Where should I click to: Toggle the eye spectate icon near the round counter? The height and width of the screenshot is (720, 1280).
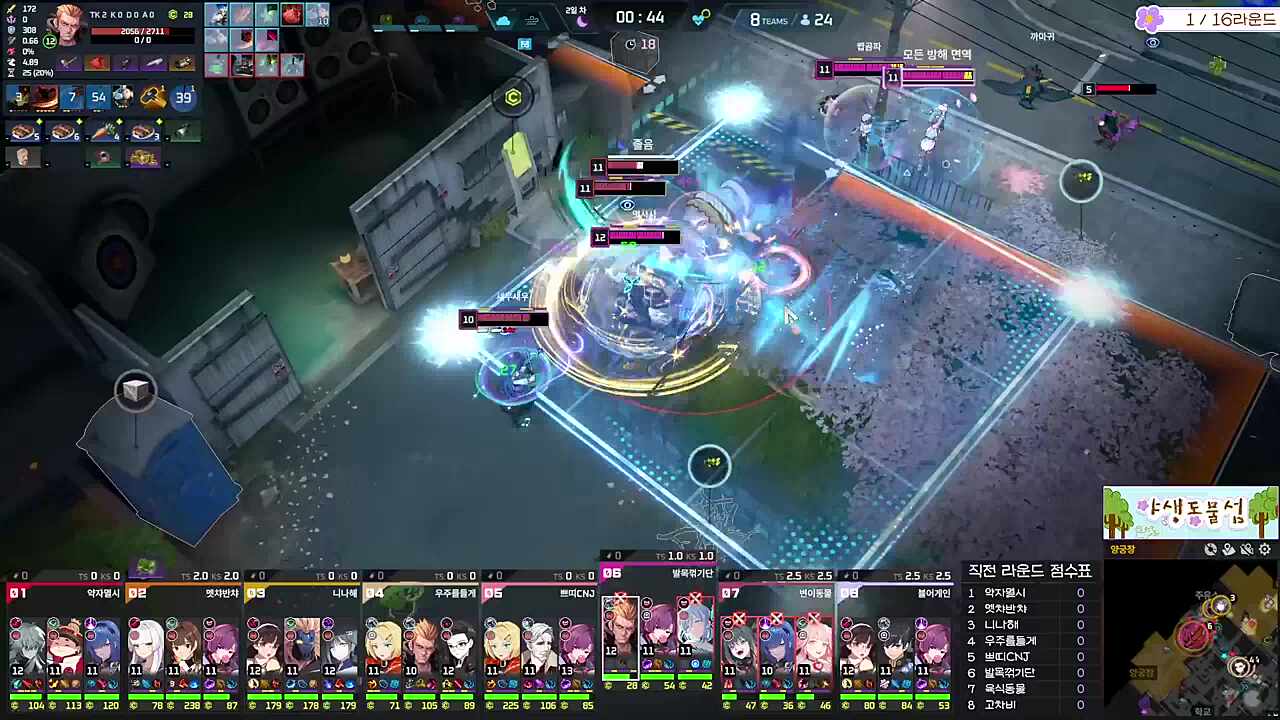(1152, 43)
